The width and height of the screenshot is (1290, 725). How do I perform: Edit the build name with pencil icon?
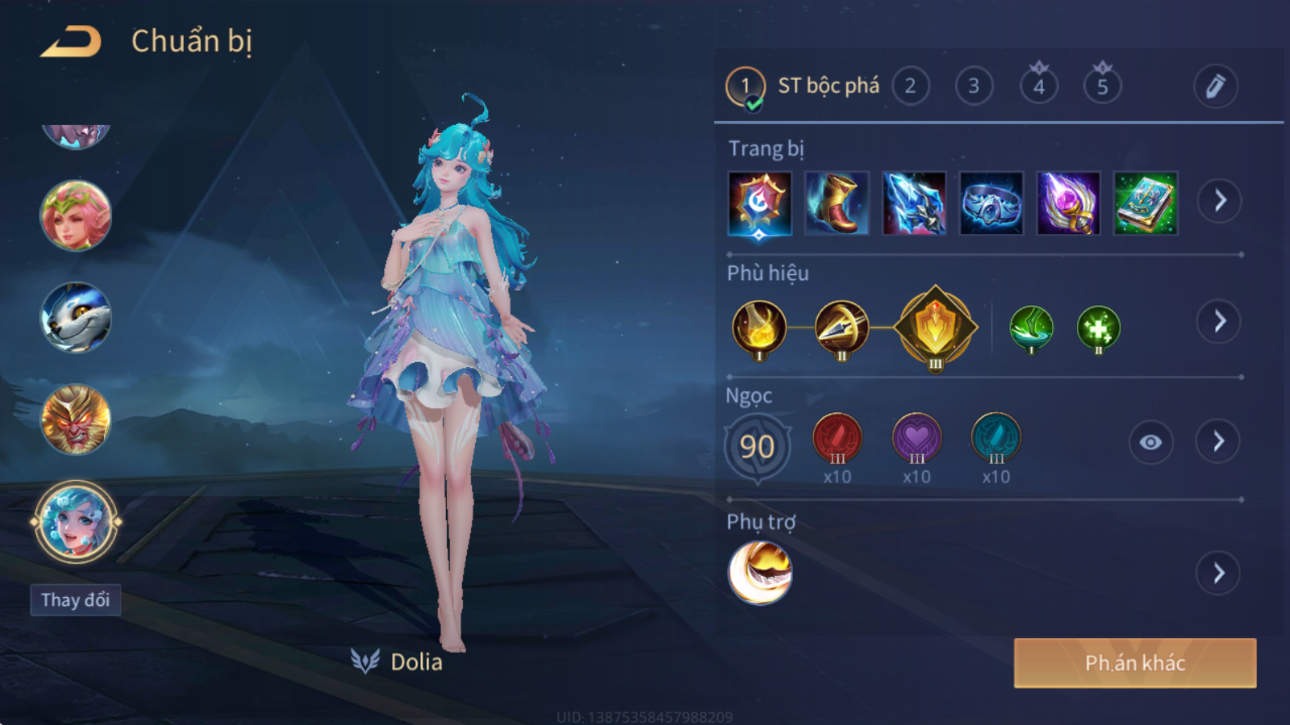click(1215, 86)
